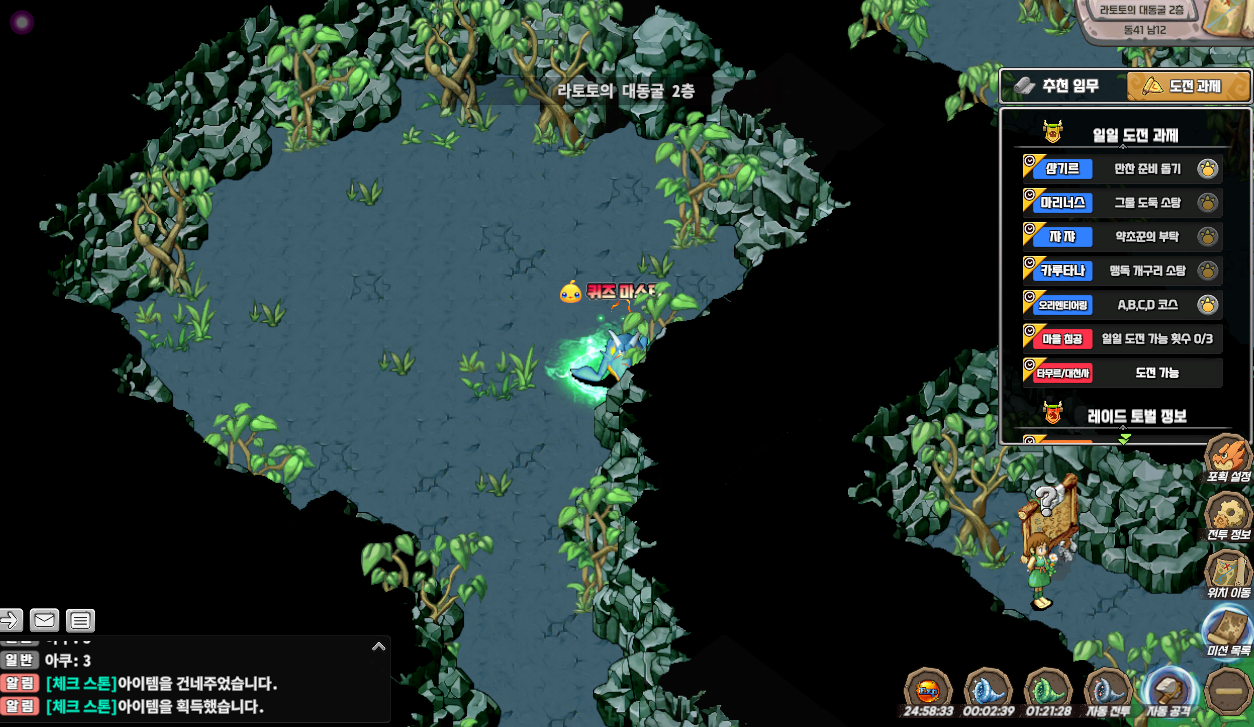The width and height of the screenshot is (1254, 727).
Task: Toggle the 자동 전투 button
Action: (1108, 690)
